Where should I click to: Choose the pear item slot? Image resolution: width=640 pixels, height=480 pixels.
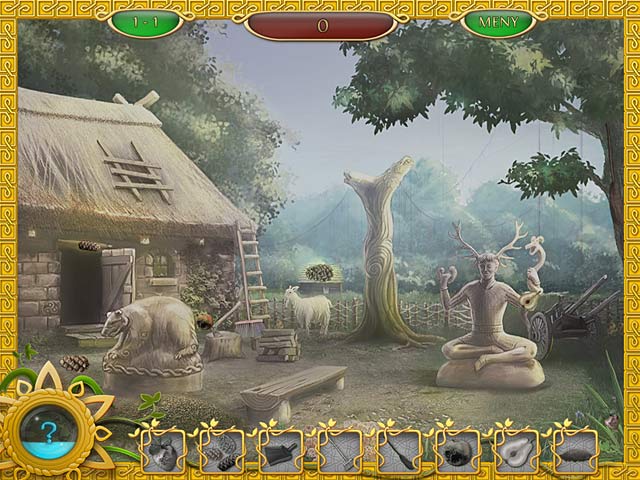coord(516,451)
